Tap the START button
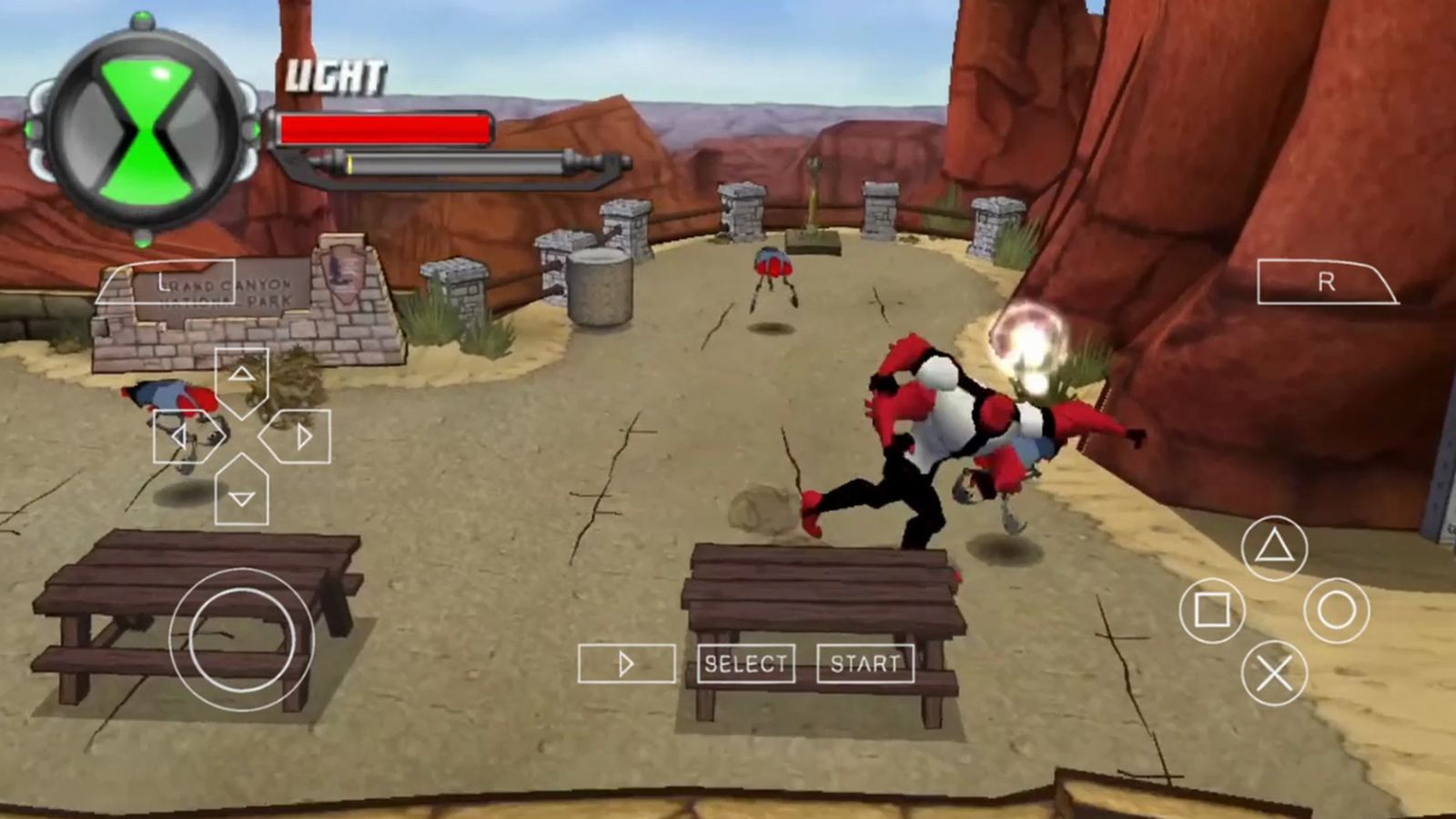The height and width of the screenshot is (819, 1456). (864, 663)
